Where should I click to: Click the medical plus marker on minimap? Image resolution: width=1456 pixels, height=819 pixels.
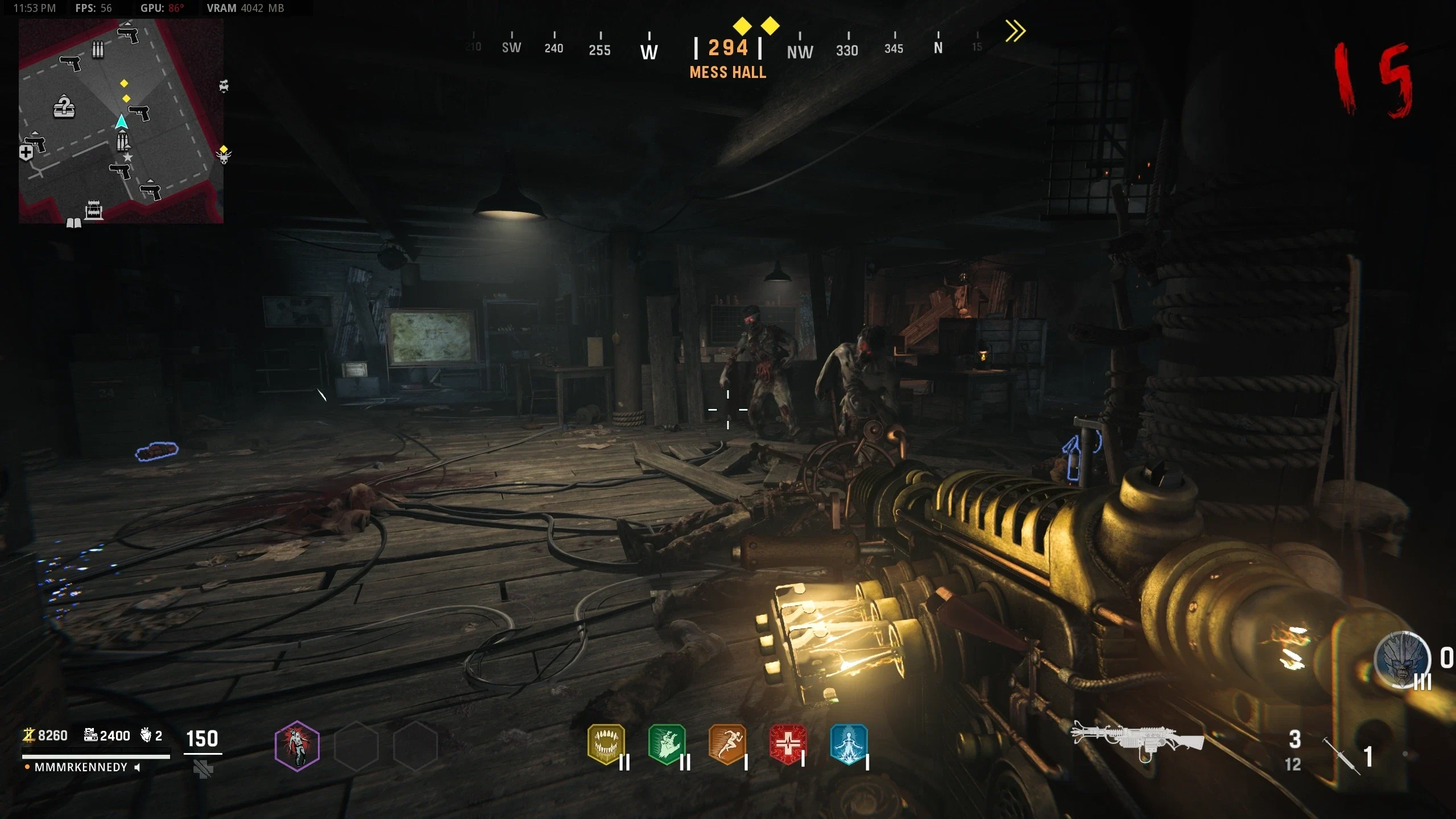26,152
